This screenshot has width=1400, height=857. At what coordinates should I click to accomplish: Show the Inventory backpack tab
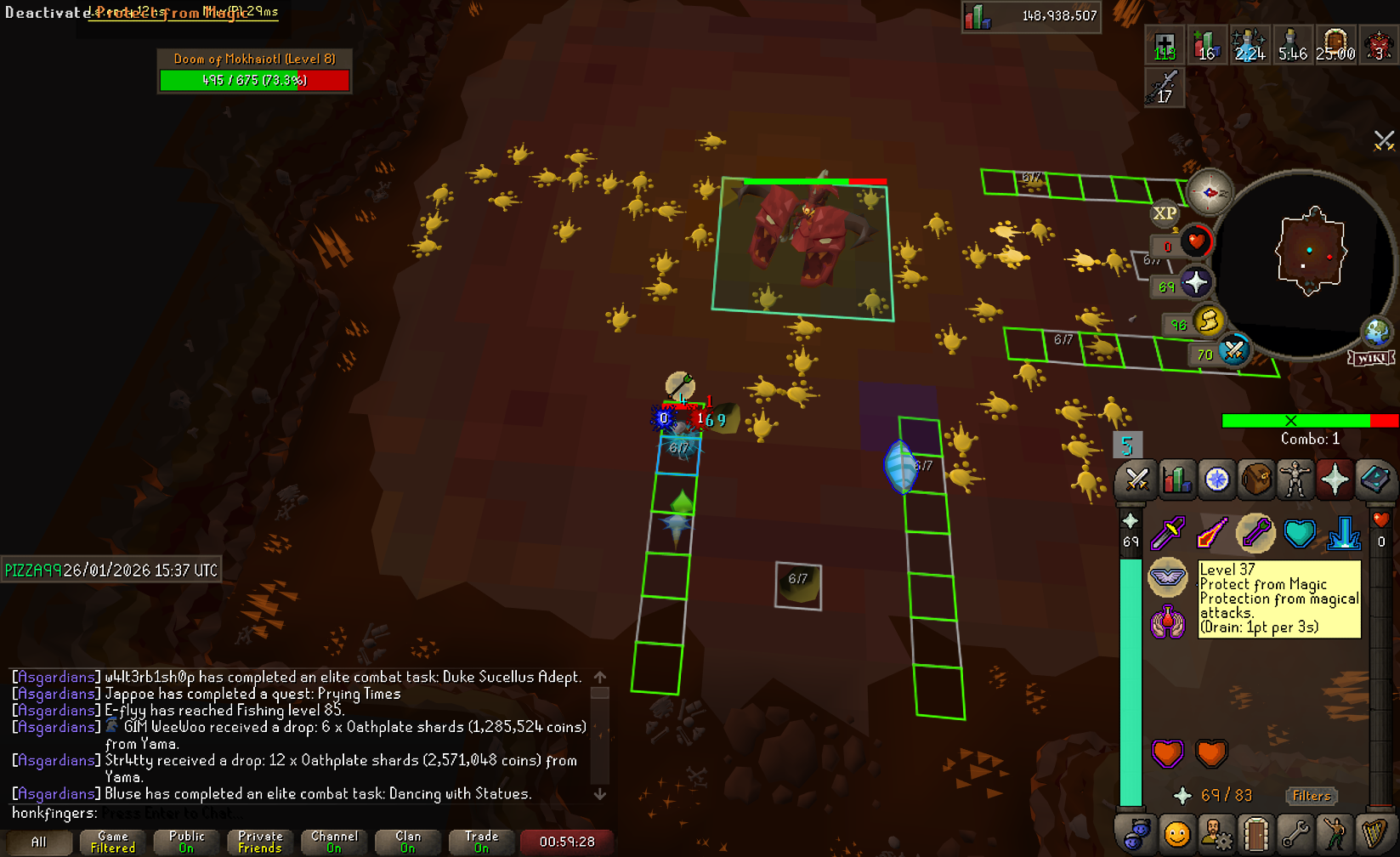coord(1256,480)
